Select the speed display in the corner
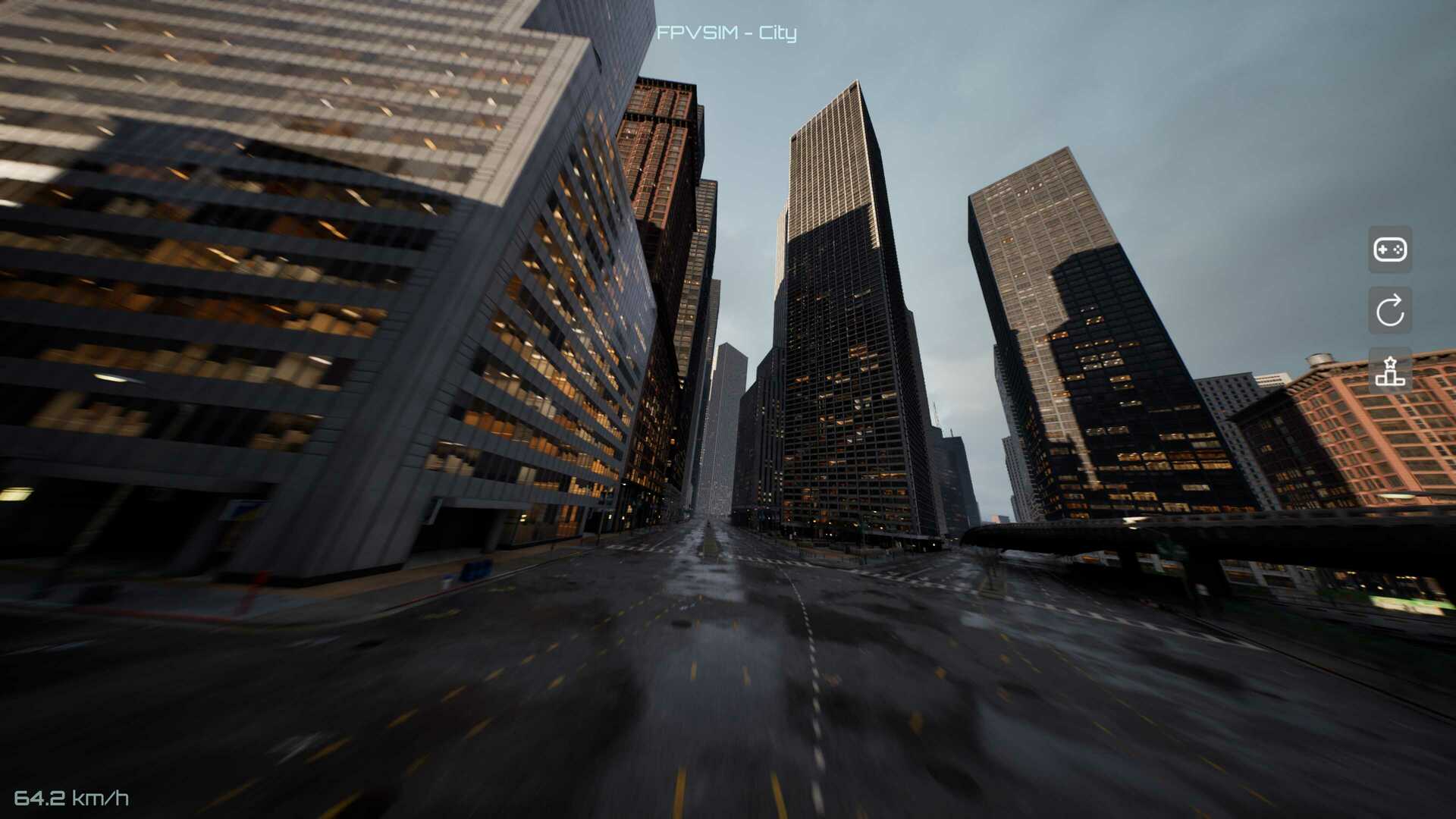 coord(74,798)
